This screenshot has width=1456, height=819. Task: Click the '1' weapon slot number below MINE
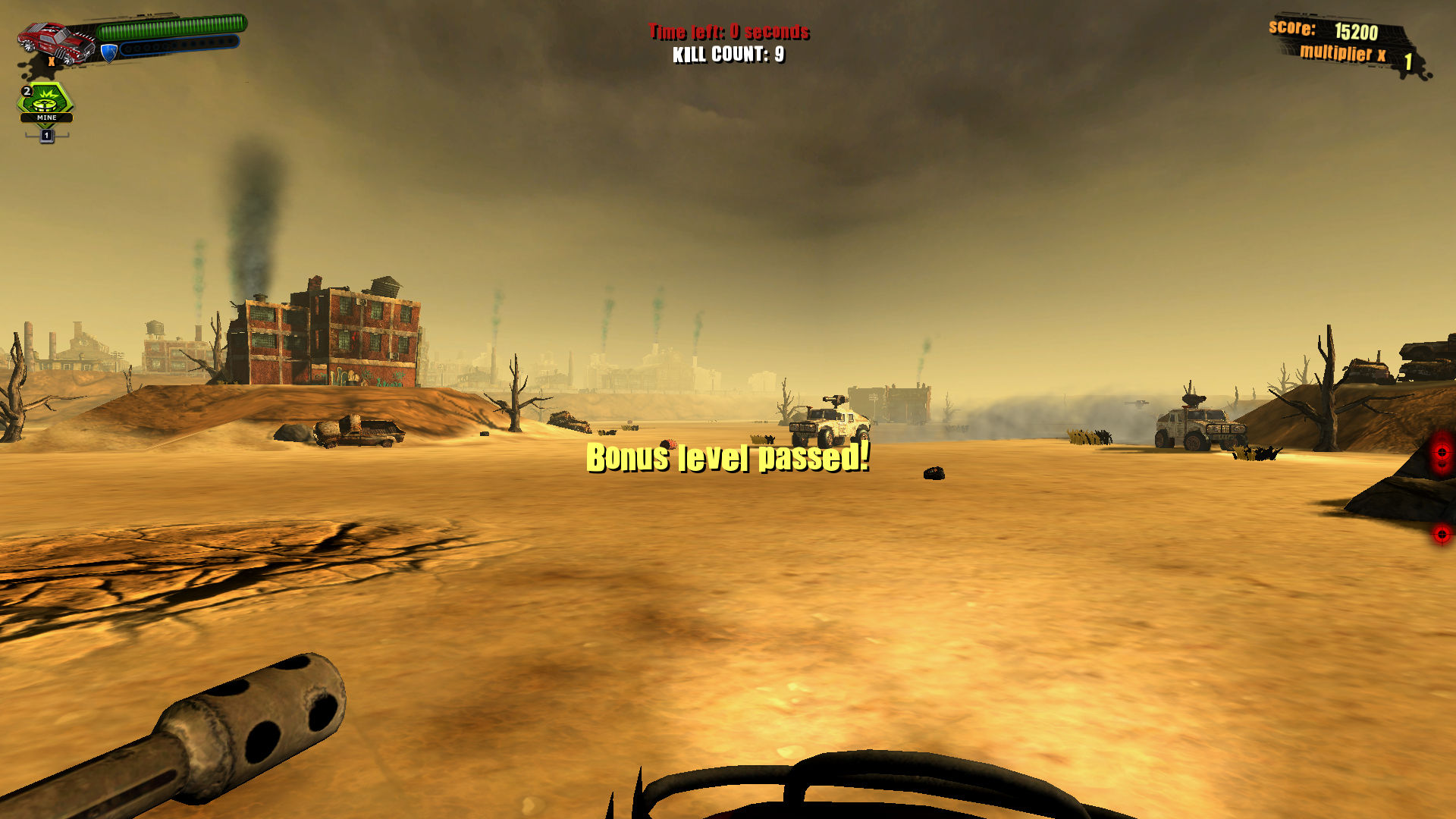point(47,136)
